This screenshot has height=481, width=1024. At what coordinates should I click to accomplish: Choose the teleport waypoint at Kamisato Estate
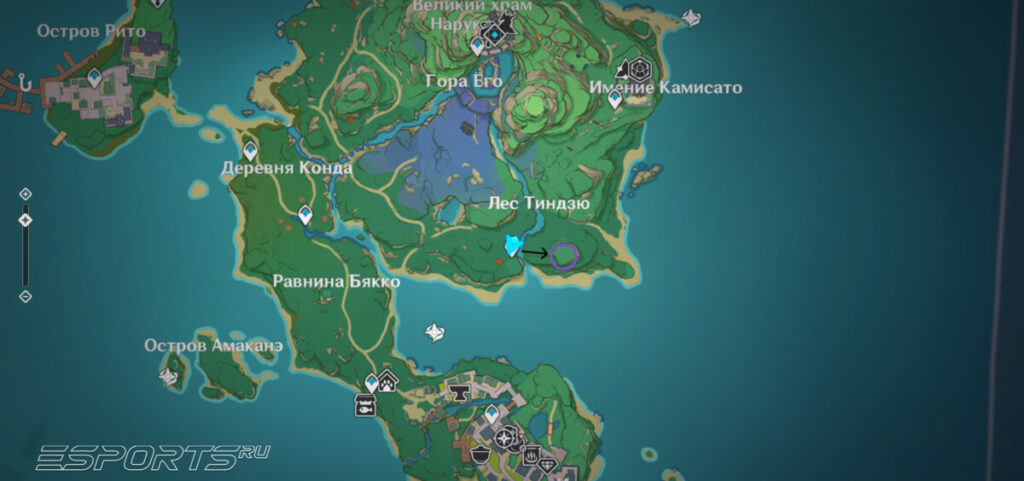coord(615,98)
